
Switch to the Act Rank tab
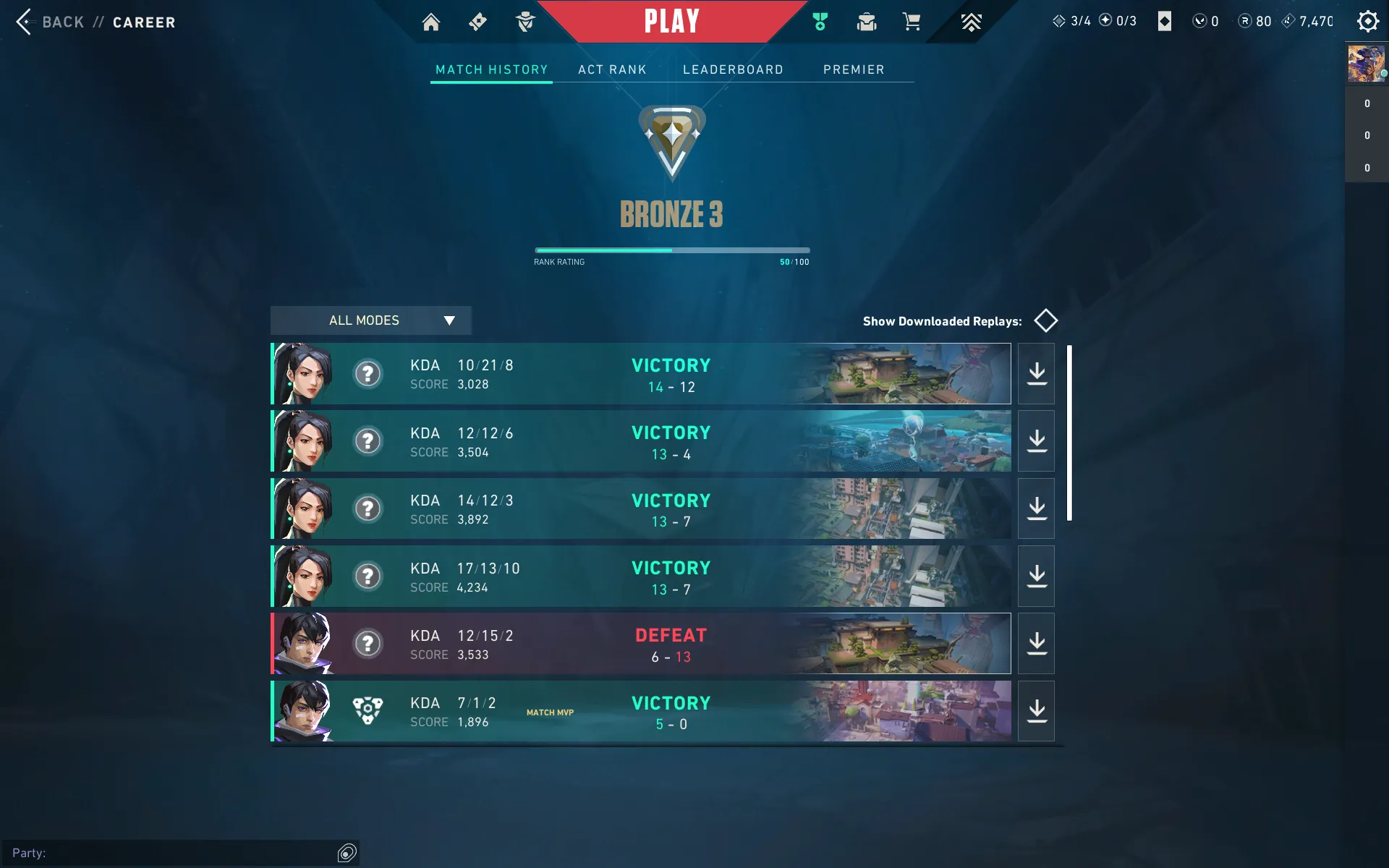point(612,69)
